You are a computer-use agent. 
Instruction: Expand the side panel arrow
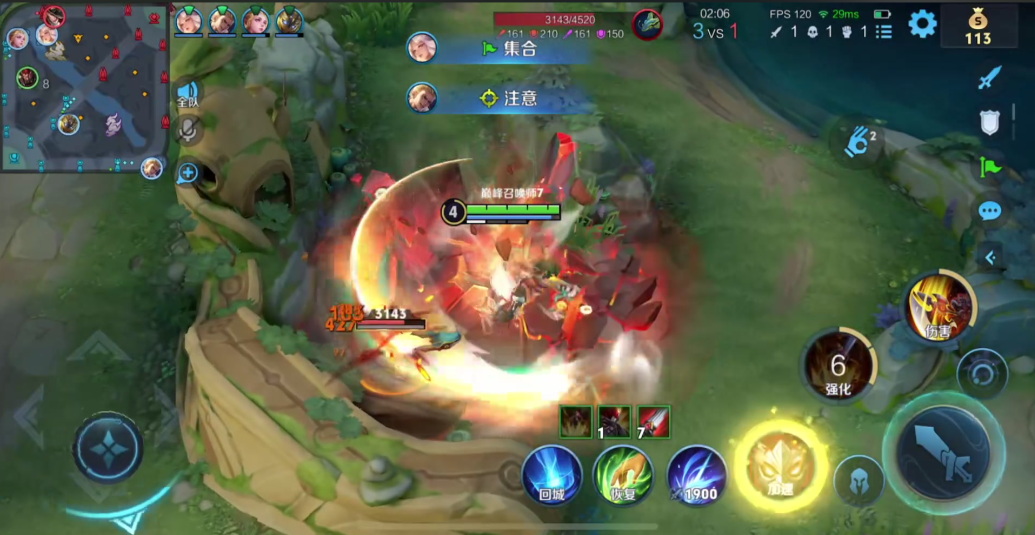(x=990, y=257)
